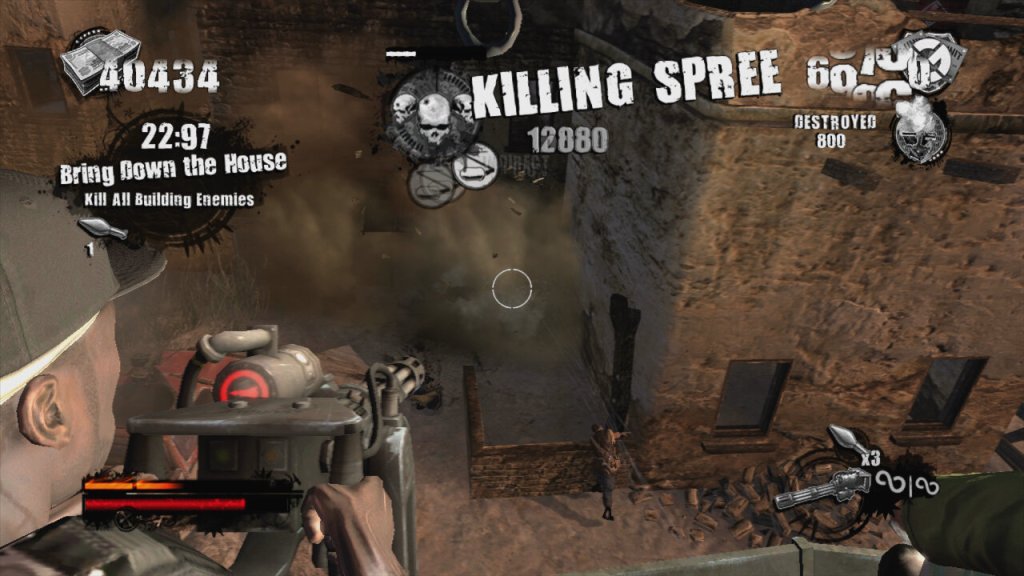Image resolution: width=1024 pixels, height=576 pixels.
Task: Open the Bring Down the House objective
Action: [173, 164]
